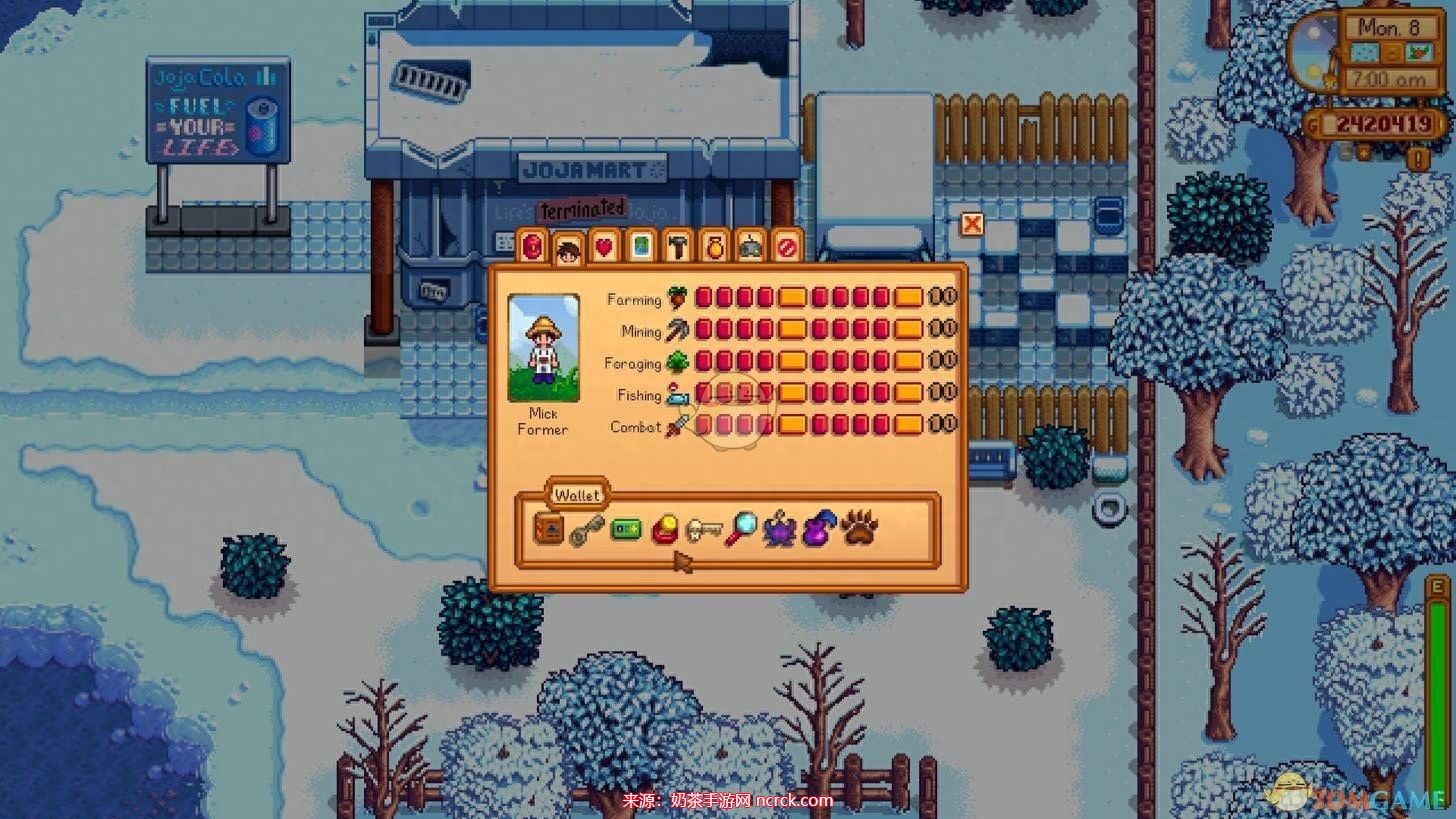The image size is (1456, 819).
Task: Open the Collections tab
Action: click(x=714, y=246)
